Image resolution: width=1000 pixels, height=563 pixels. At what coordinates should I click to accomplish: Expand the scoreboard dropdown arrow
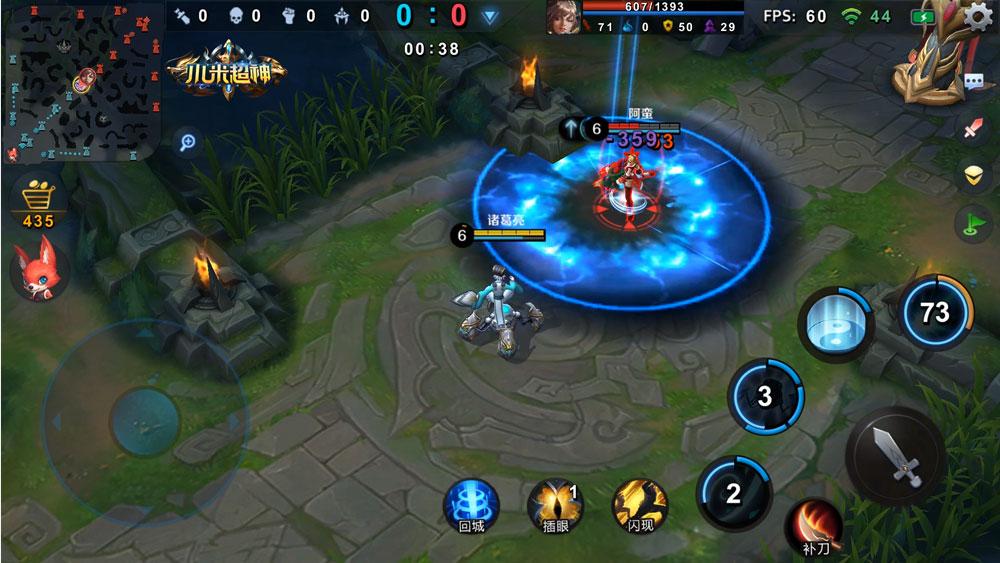489,16
